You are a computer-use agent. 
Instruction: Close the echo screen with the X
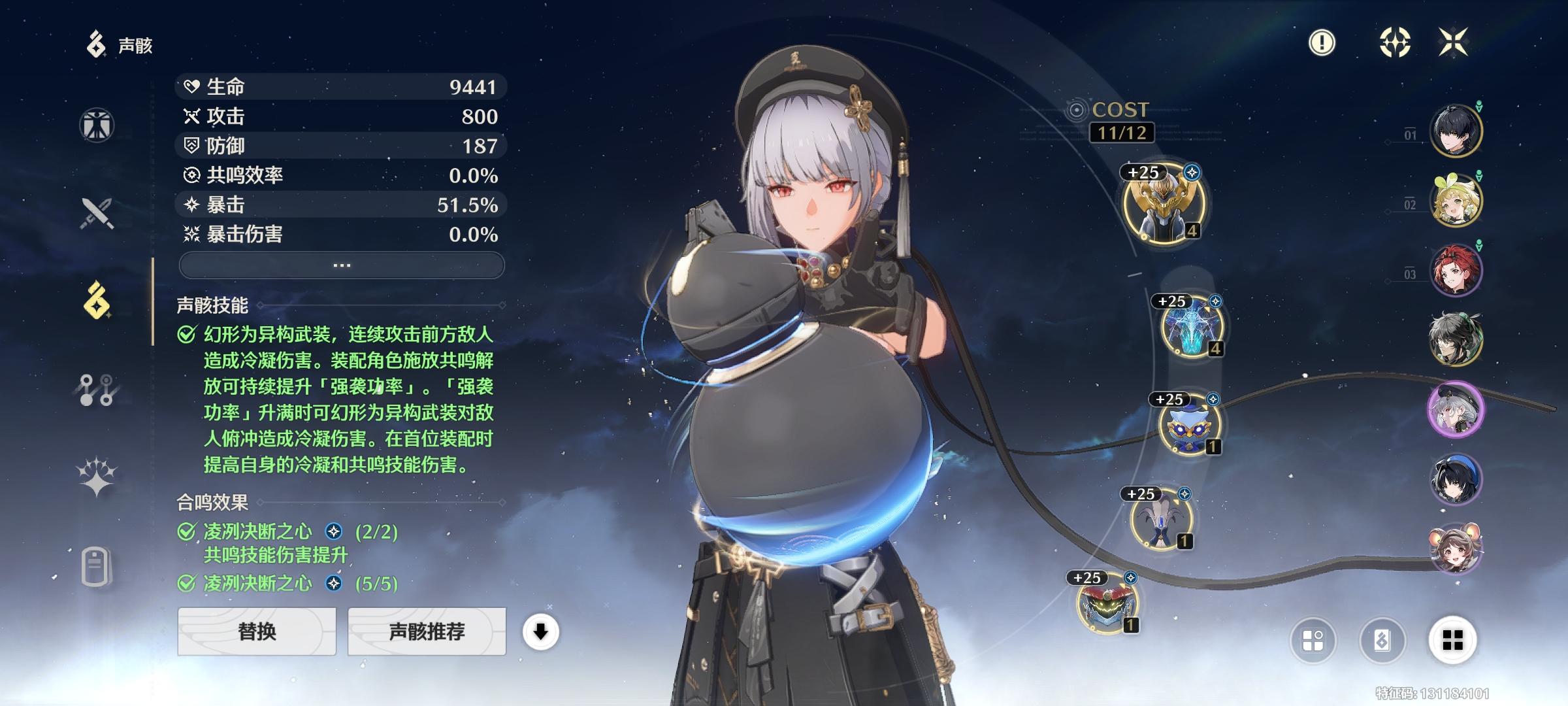coord(1453,43)
